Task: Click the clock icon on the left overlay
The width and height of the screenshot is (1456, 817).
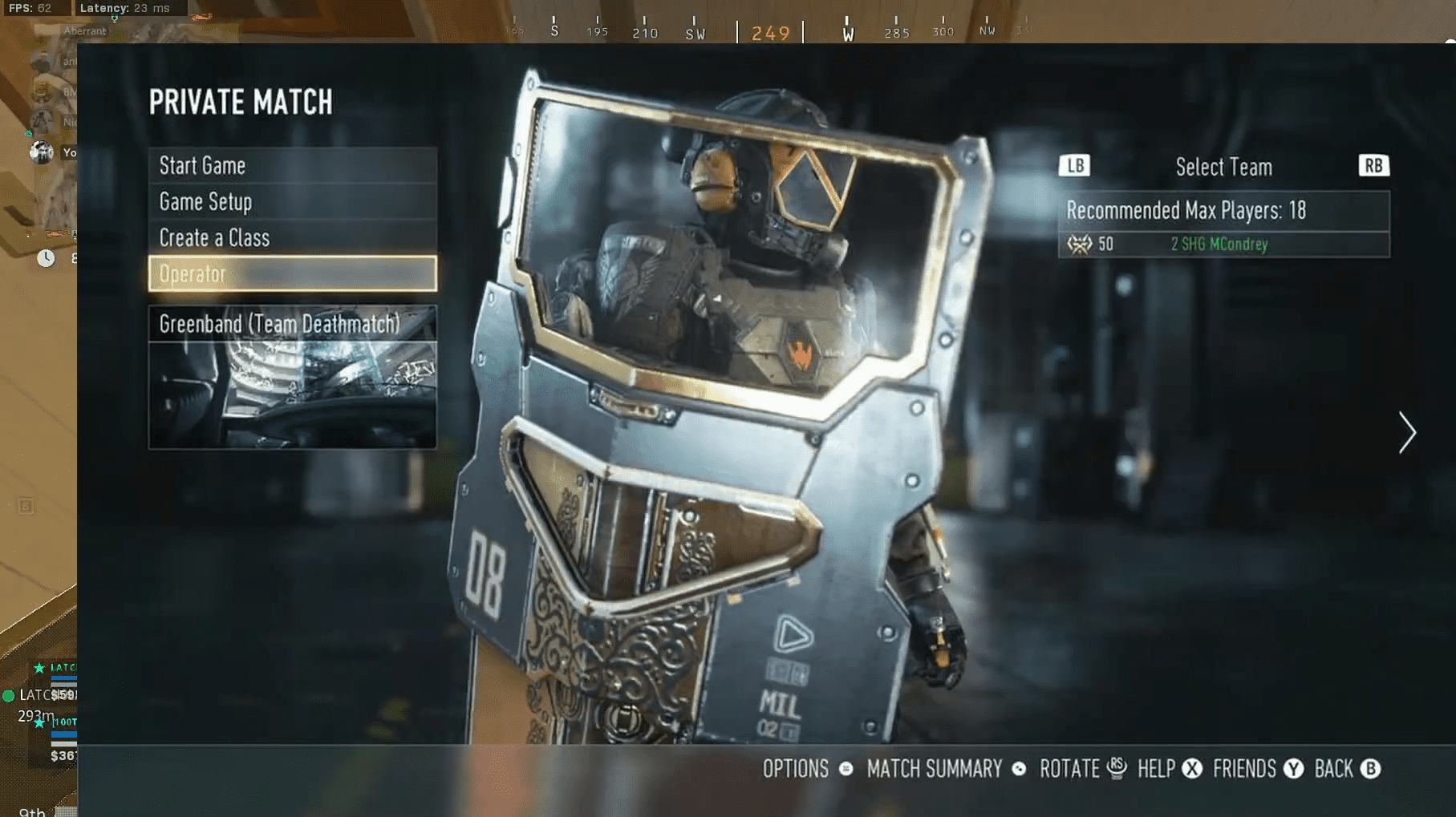Action: click(46, 258)
